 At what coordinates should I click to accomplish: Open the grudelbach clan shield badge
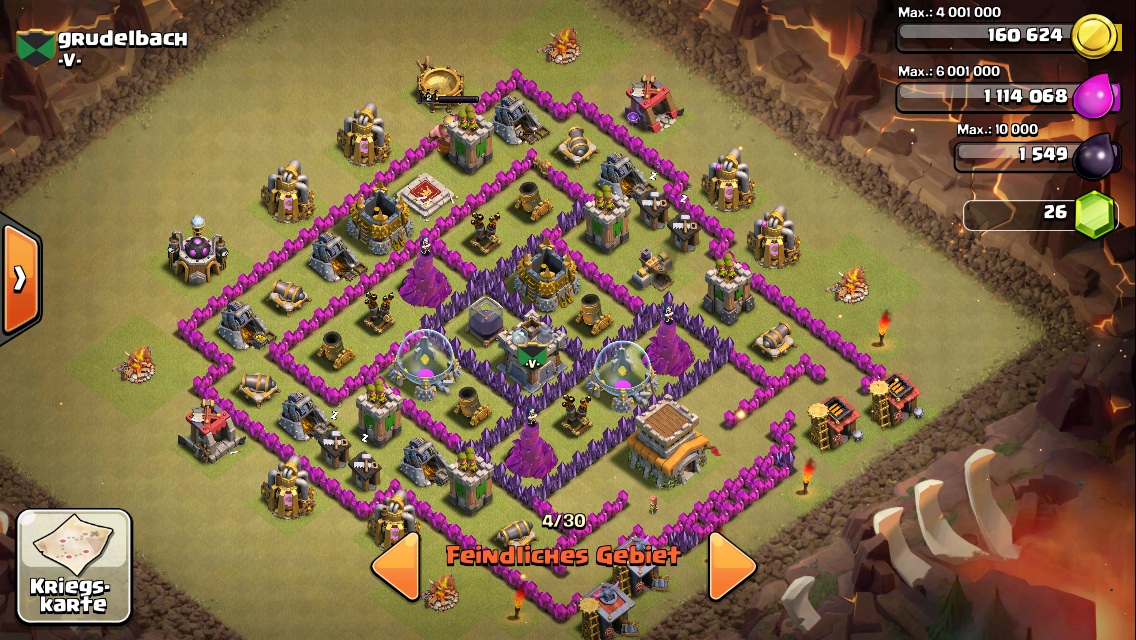[x=36, y=47]
